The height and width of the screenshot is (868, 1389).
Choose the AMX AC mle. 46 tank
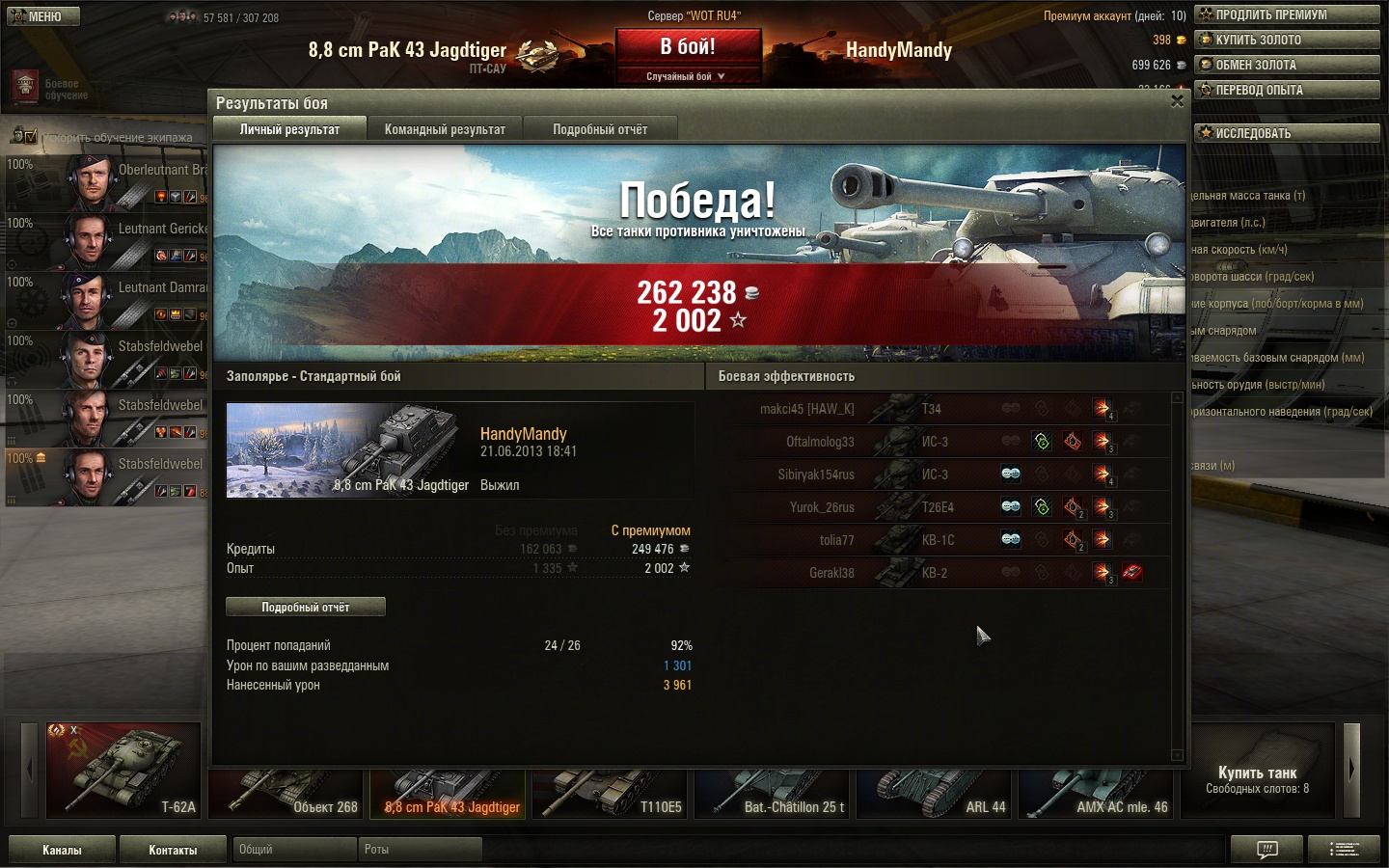tap(1096, 794)
